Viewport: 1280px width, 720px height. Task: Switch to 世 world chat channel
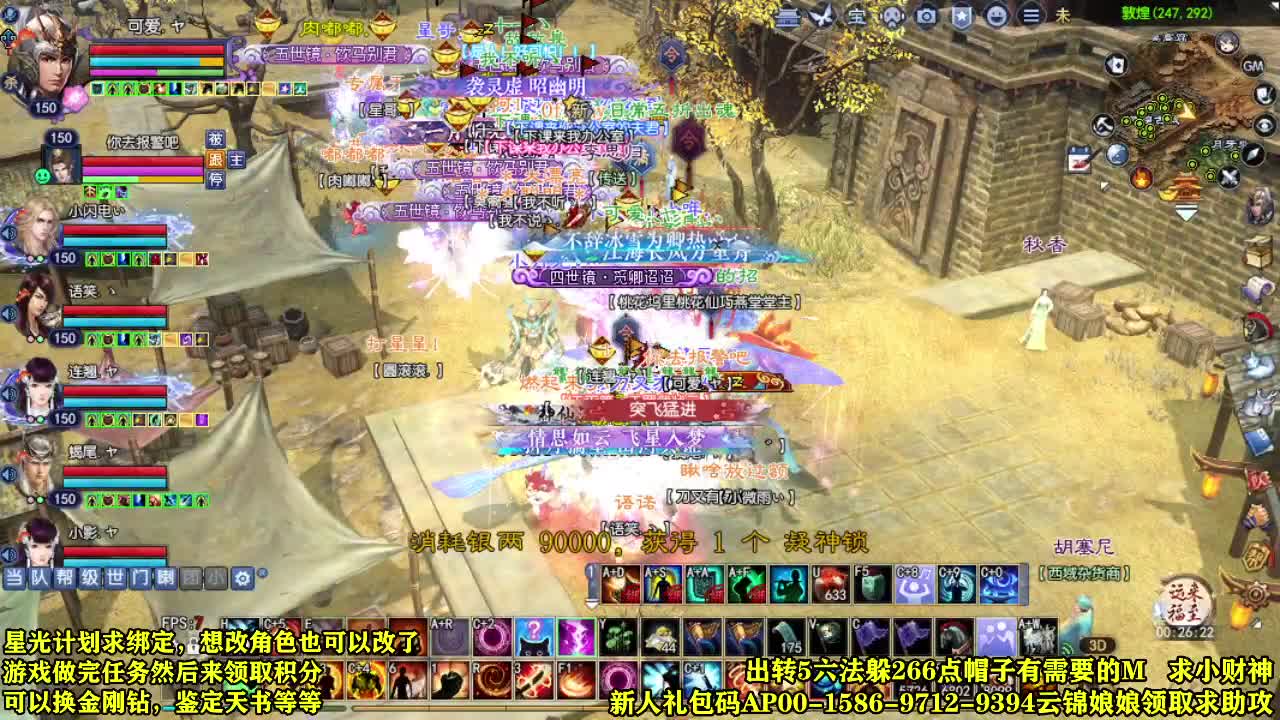(x=115, y=577)
